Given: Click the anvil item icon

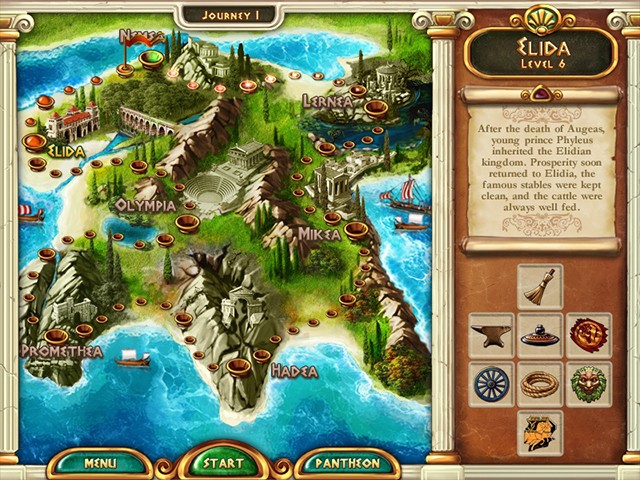Looking at the screenshot, I should [x=491, y=335].
